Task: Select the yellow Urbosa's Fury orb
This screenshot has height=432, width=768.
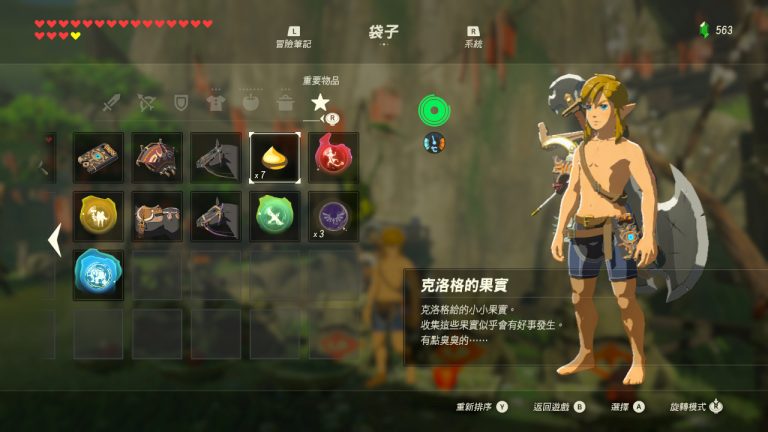Action: (x=98, y=216)
